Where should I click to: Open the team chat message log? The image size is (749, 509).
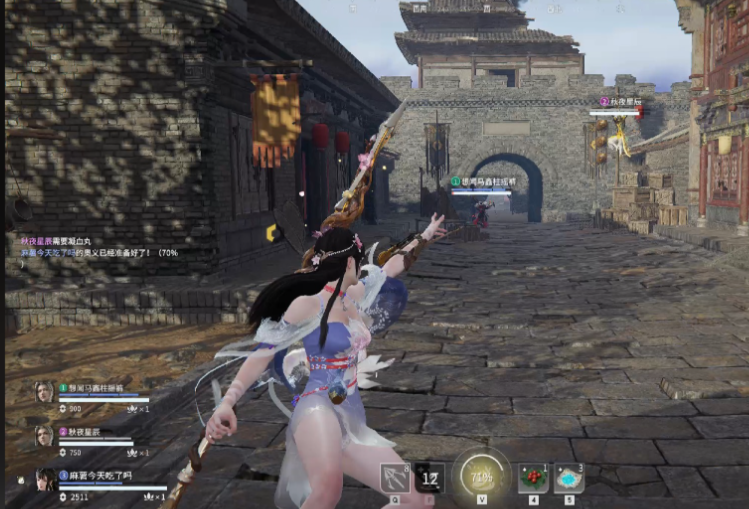[x=95, y=247]
